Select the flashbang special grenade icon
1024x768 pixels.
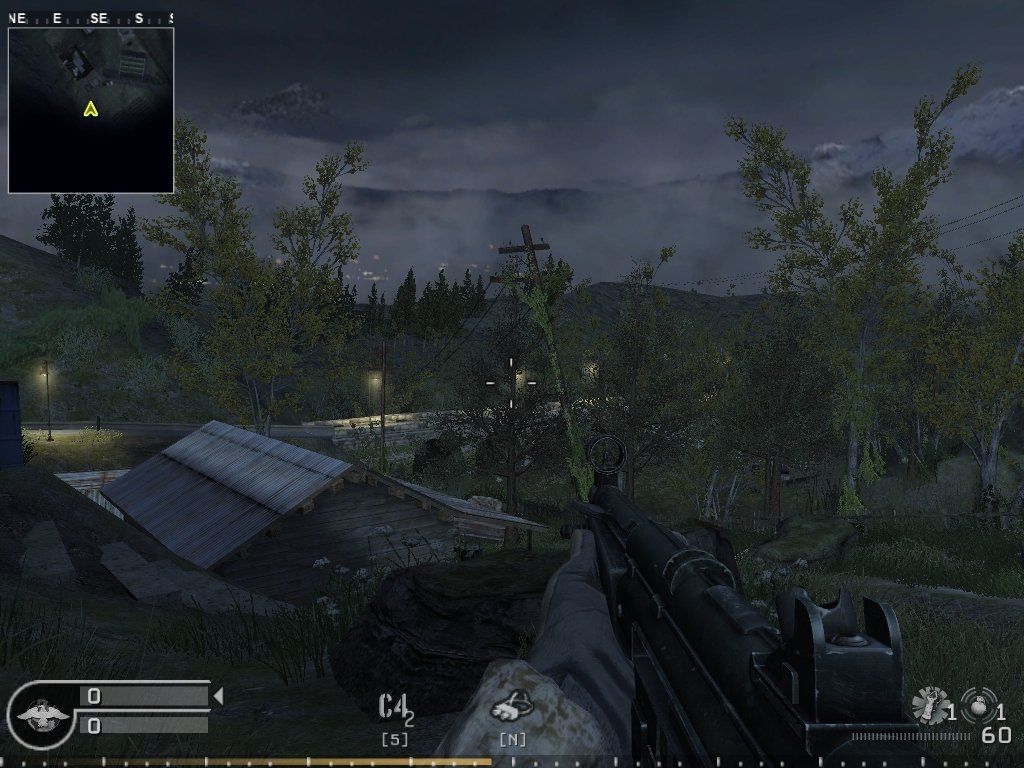coord(931,705)
